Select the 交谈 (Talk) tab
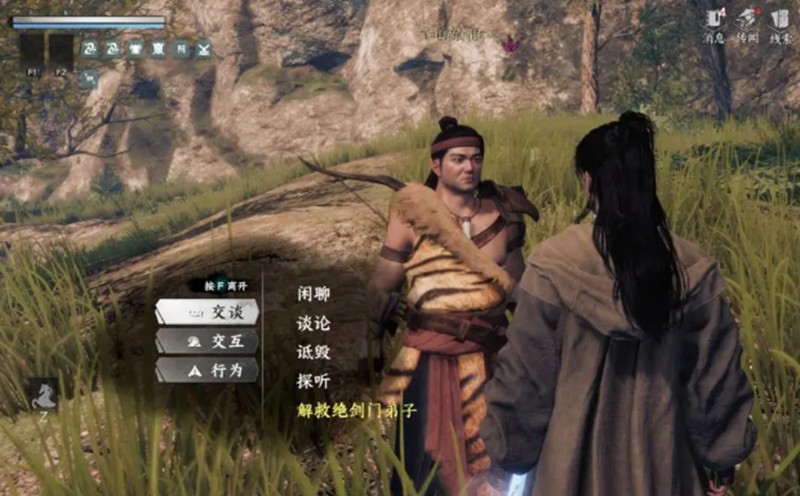The image size is (800, 496). [x=207, y=312]
